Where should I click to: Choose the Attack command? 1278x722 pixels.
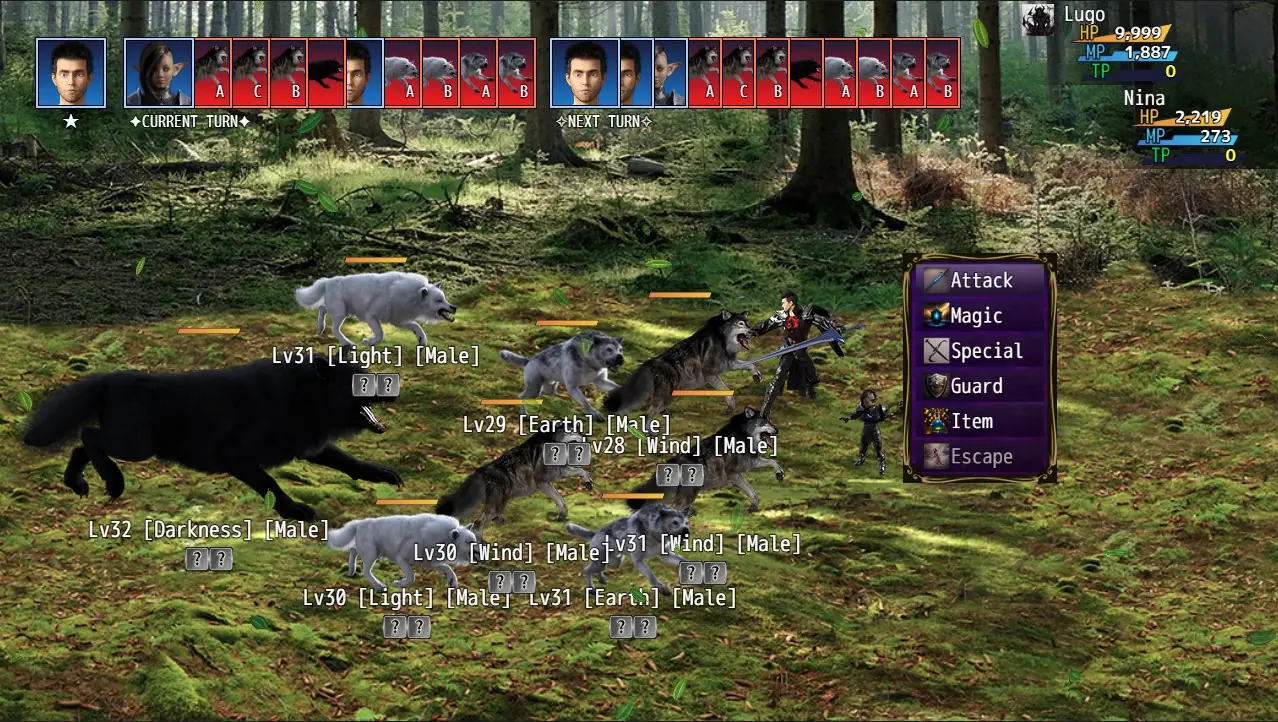pyautogui.click(x=980, y=281)
